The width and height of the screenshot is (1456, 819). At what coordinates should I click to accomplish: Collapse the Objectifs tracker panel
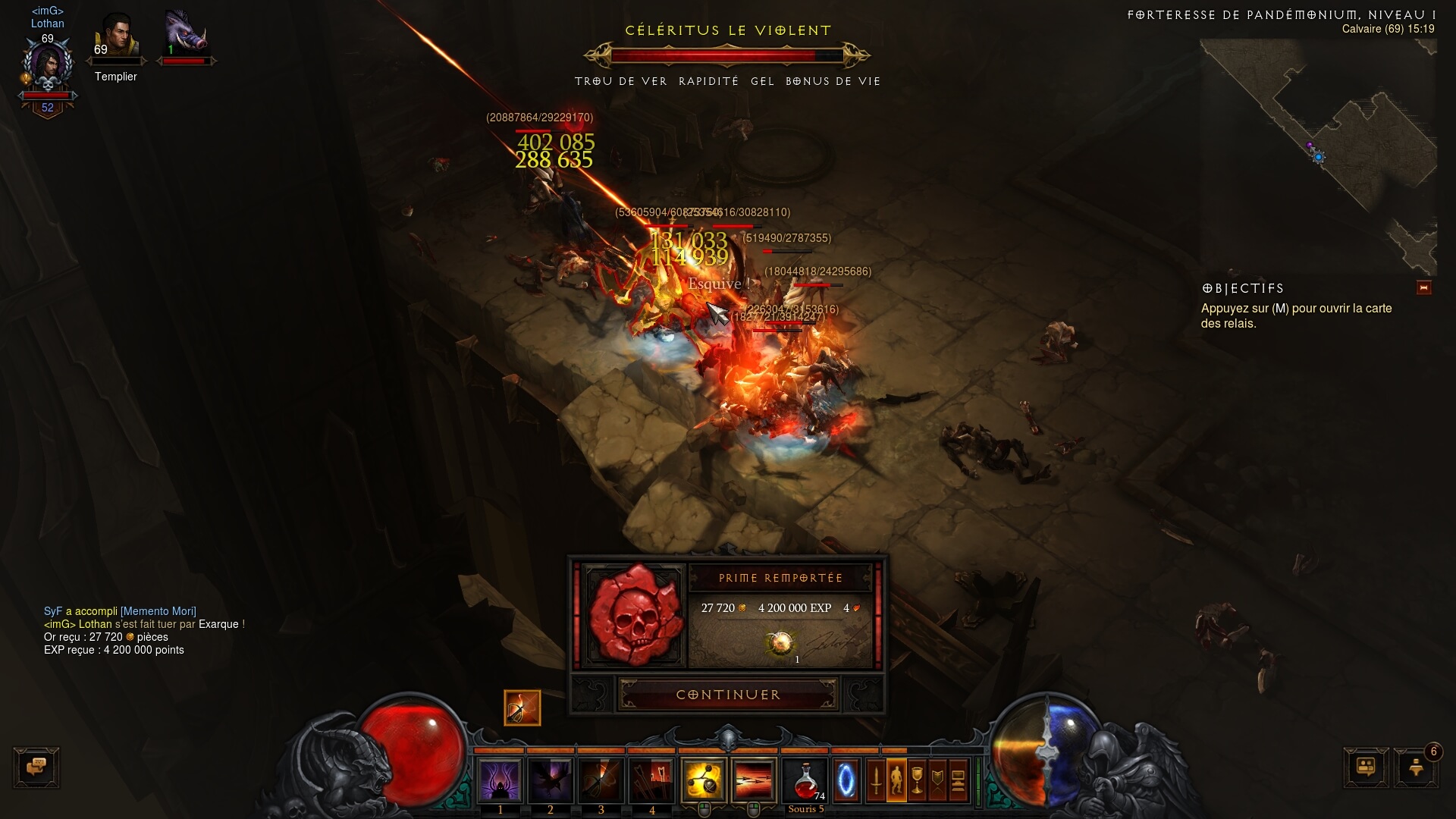pos(1423,287)
